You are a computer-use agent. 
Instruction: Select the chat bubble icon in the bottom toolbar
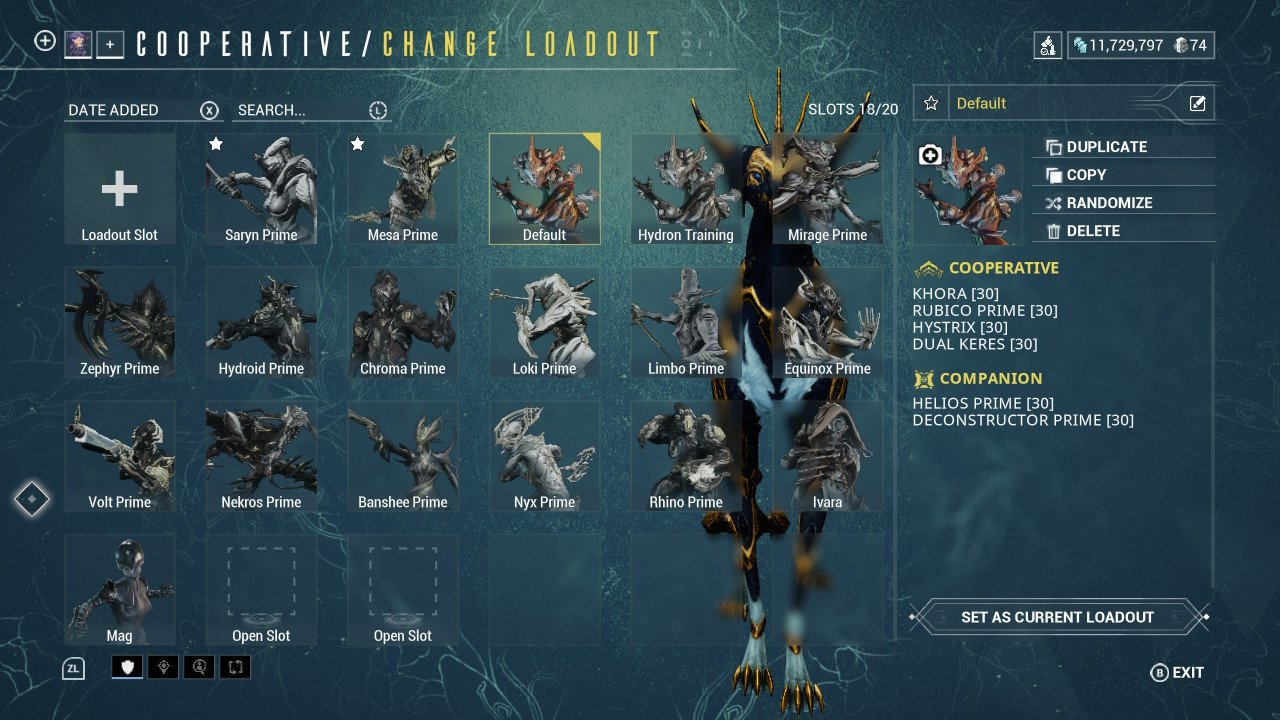pyautogui.click(x=199, y=667)
